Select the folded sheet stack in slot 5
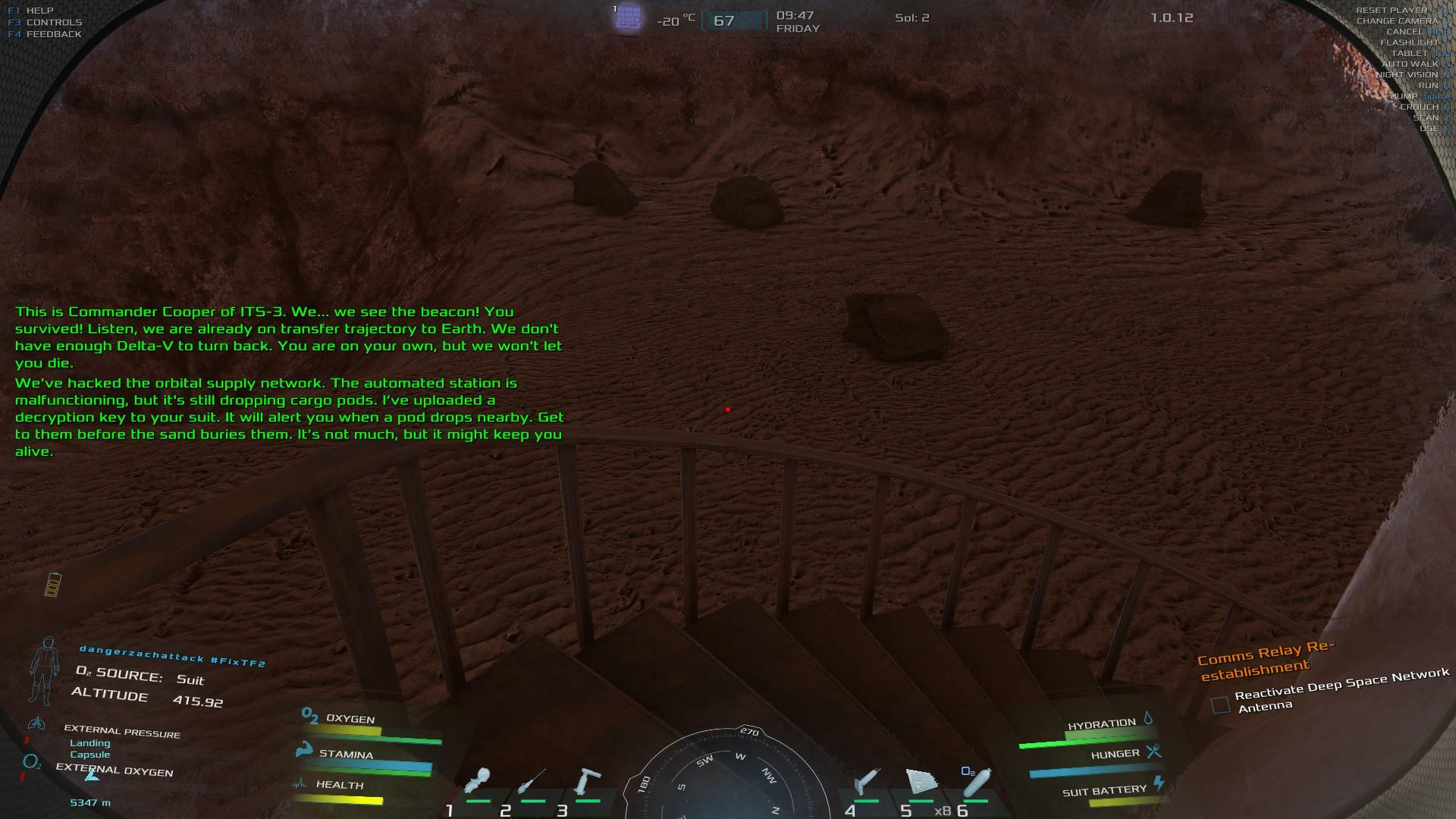1456x819 pixels. 921,781
